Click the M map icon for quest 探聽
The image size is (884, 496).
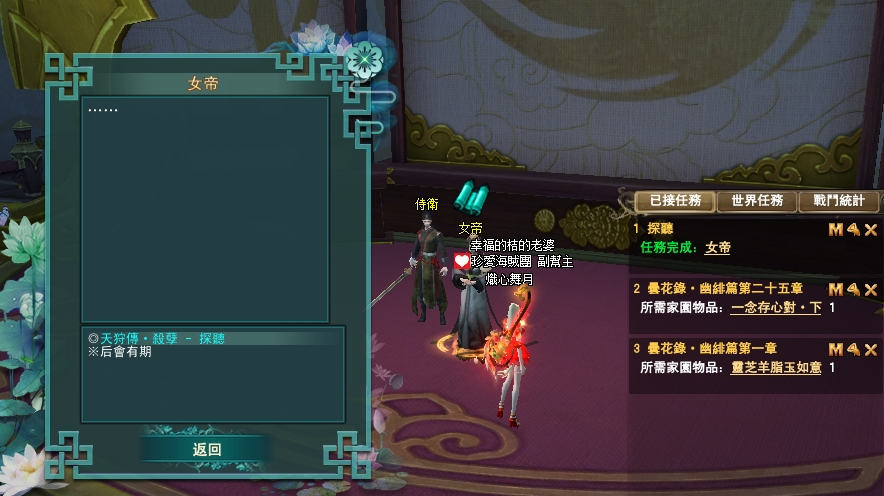click(836, 230)
